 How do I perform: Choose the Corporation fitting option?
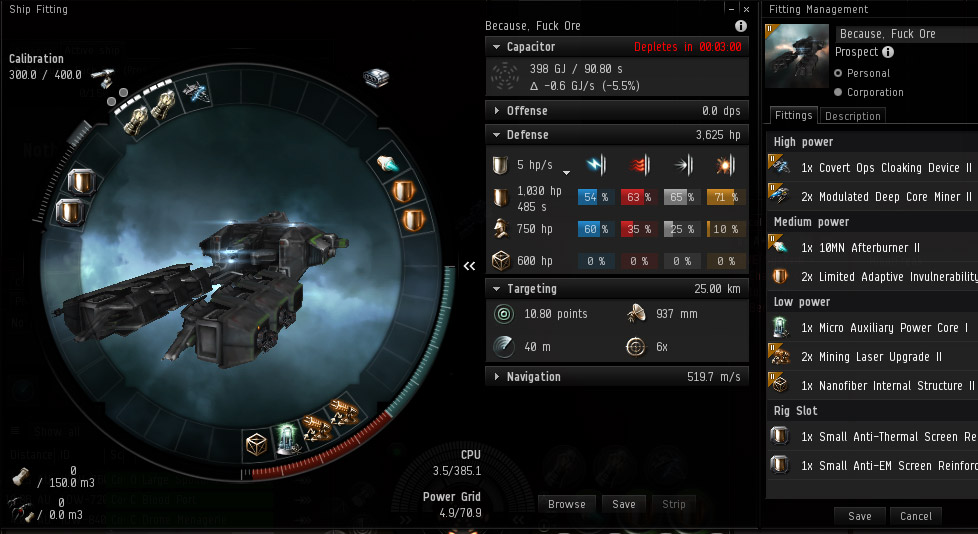tap(839, 92)
